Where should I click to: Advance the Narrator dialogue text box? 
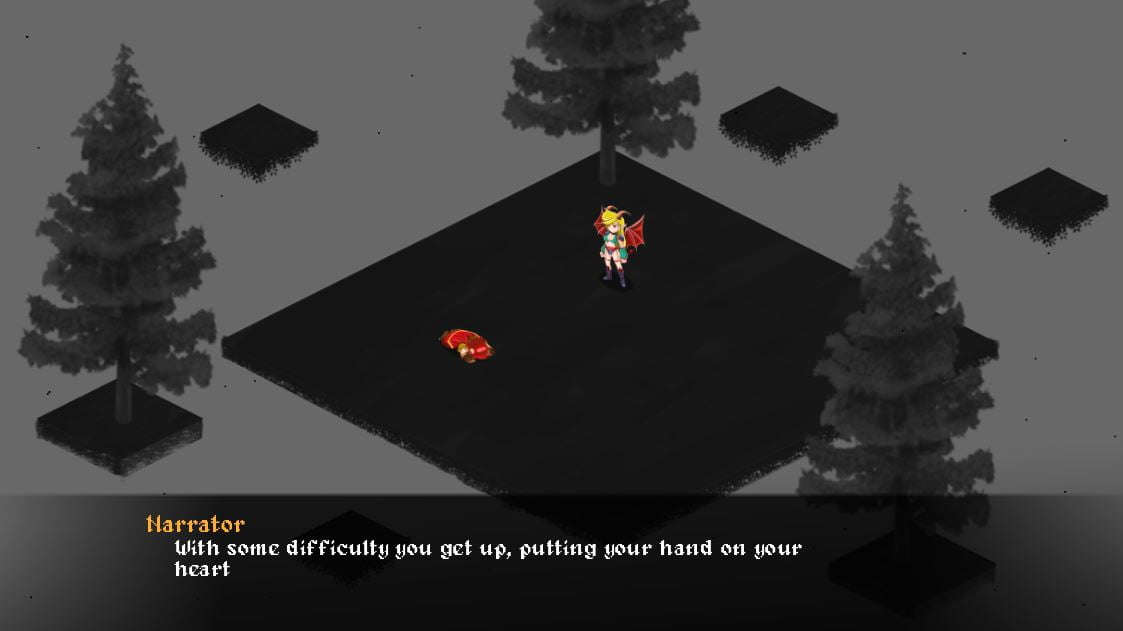pyautogui.click(x=487, y=558)
